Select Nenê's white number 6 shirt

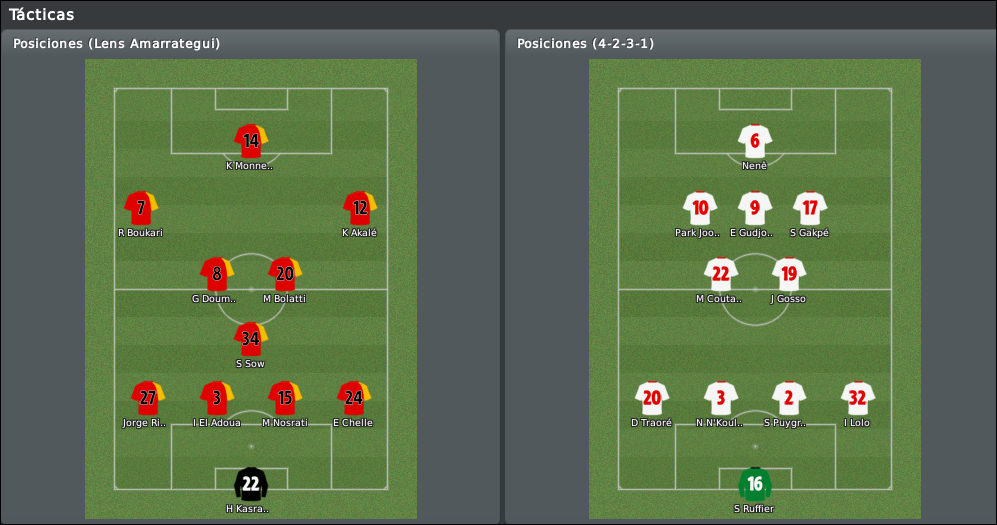tap(755, 141)
